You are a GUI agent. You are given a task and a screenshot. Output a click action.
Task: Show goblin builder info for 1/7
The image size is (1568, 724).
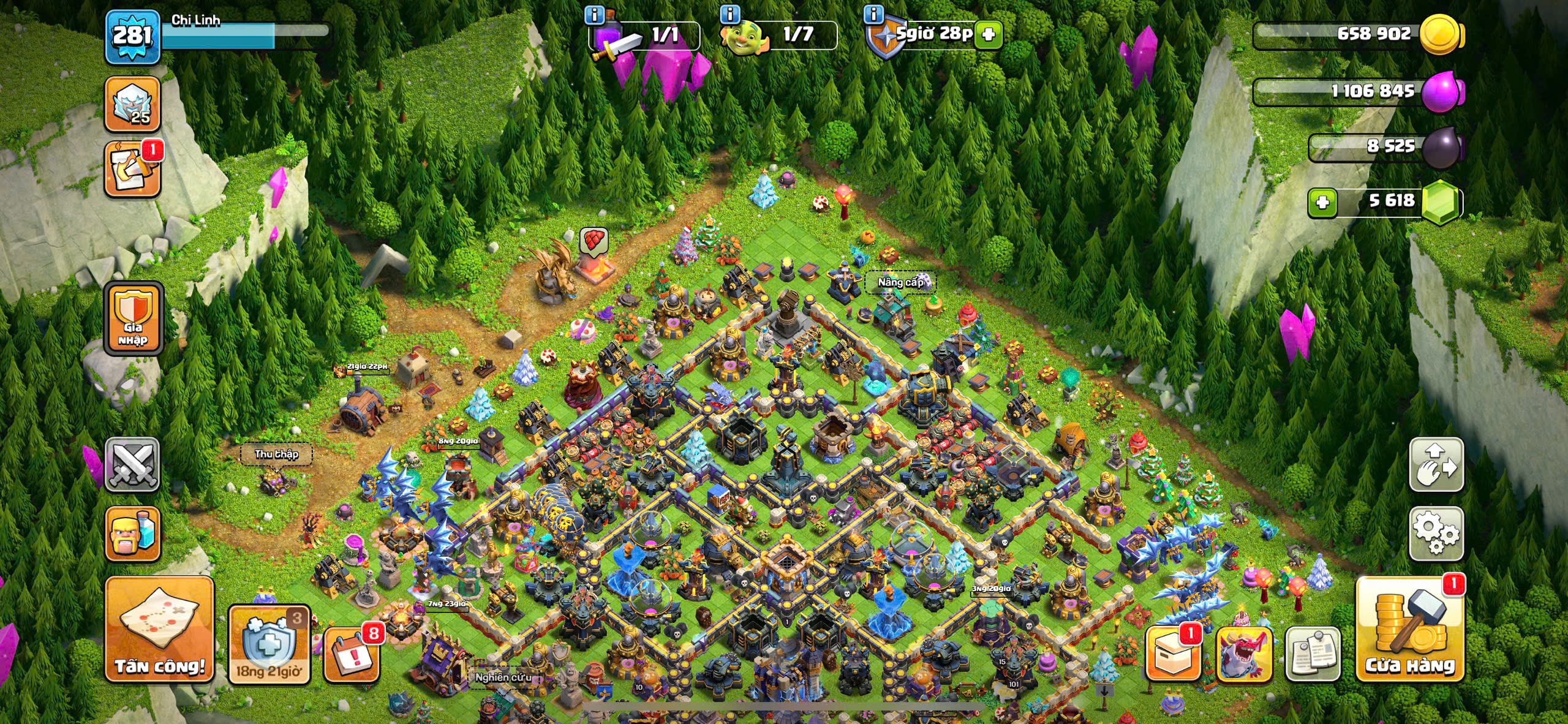click(730, 13)
